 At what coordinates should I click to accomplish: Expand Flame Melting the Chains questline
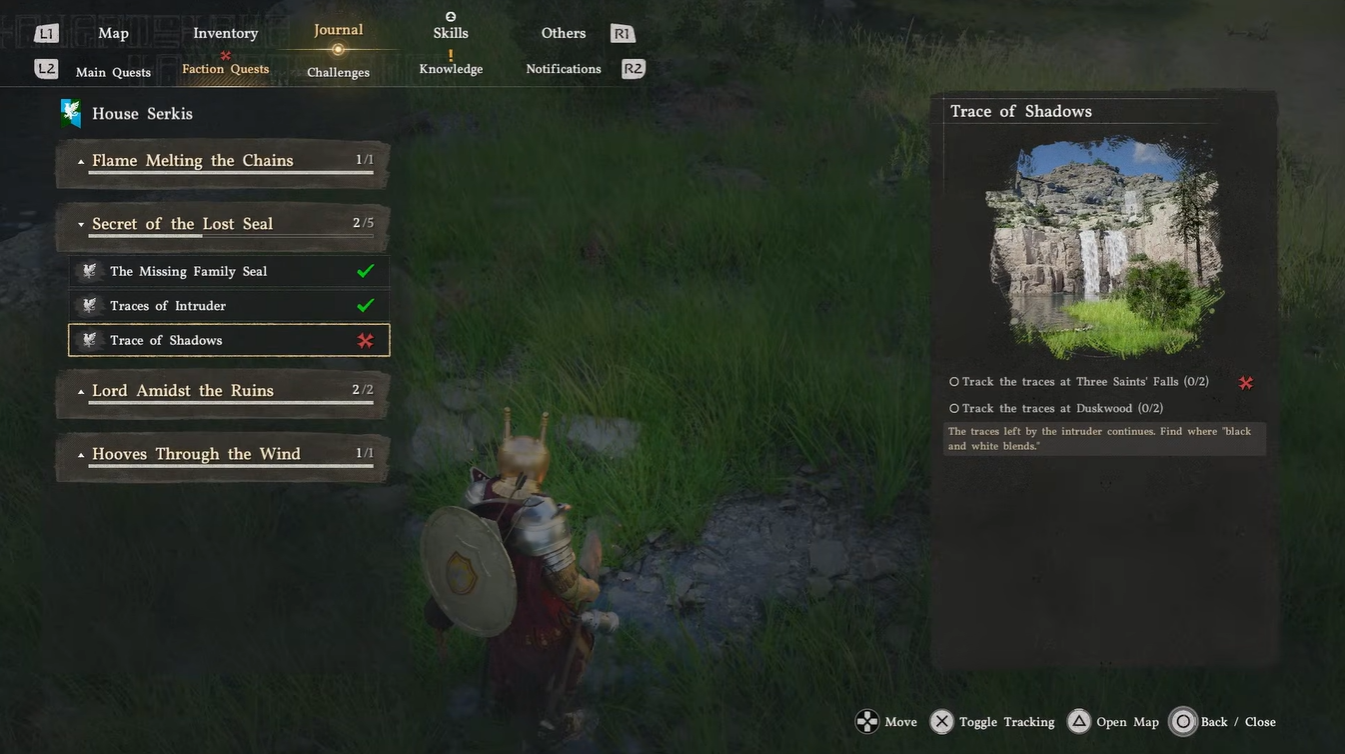(x=222, y=161)
